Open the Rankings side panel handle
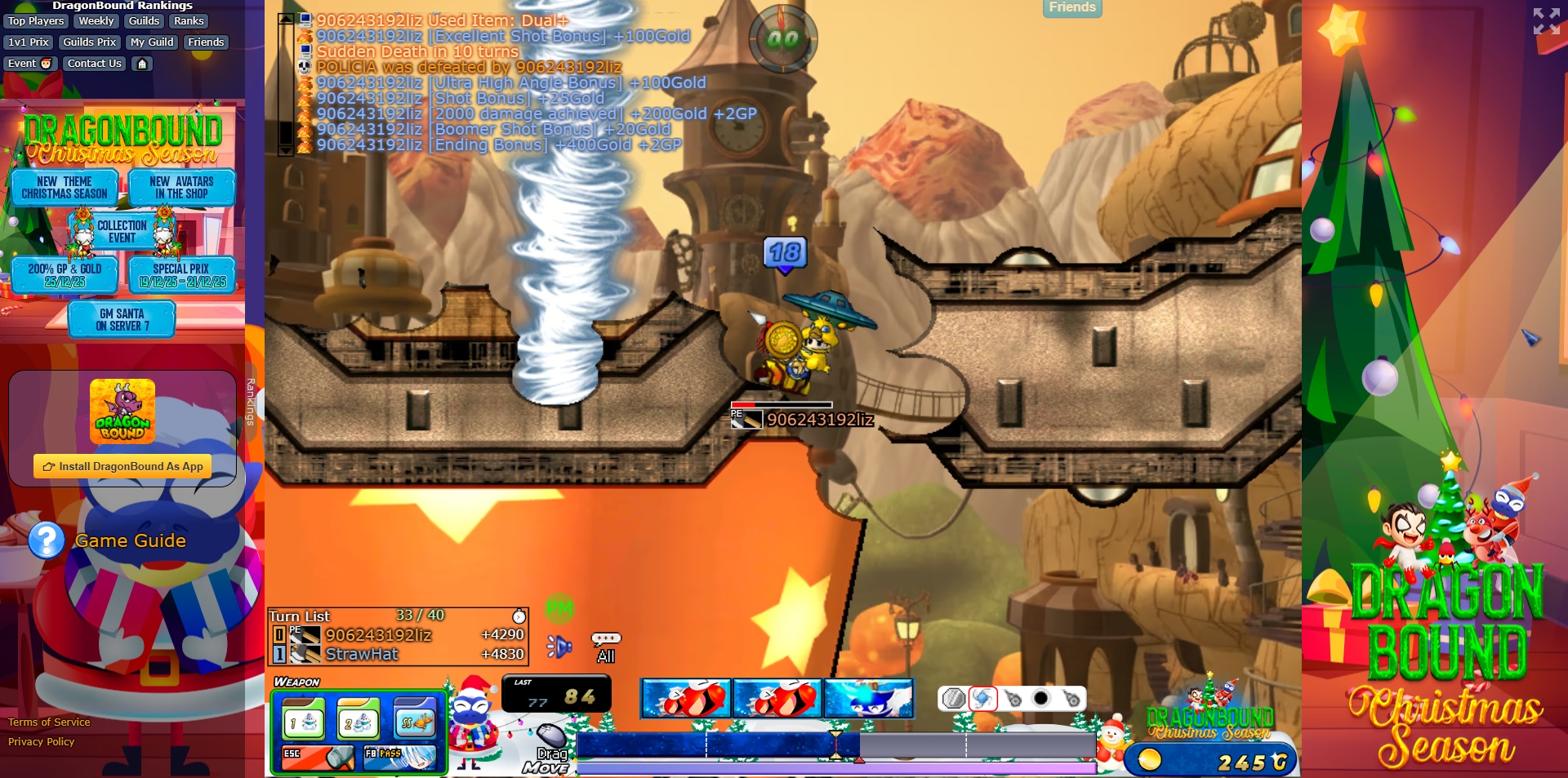The width and height of the screenshot is (1568, 778). coord(251,402)
